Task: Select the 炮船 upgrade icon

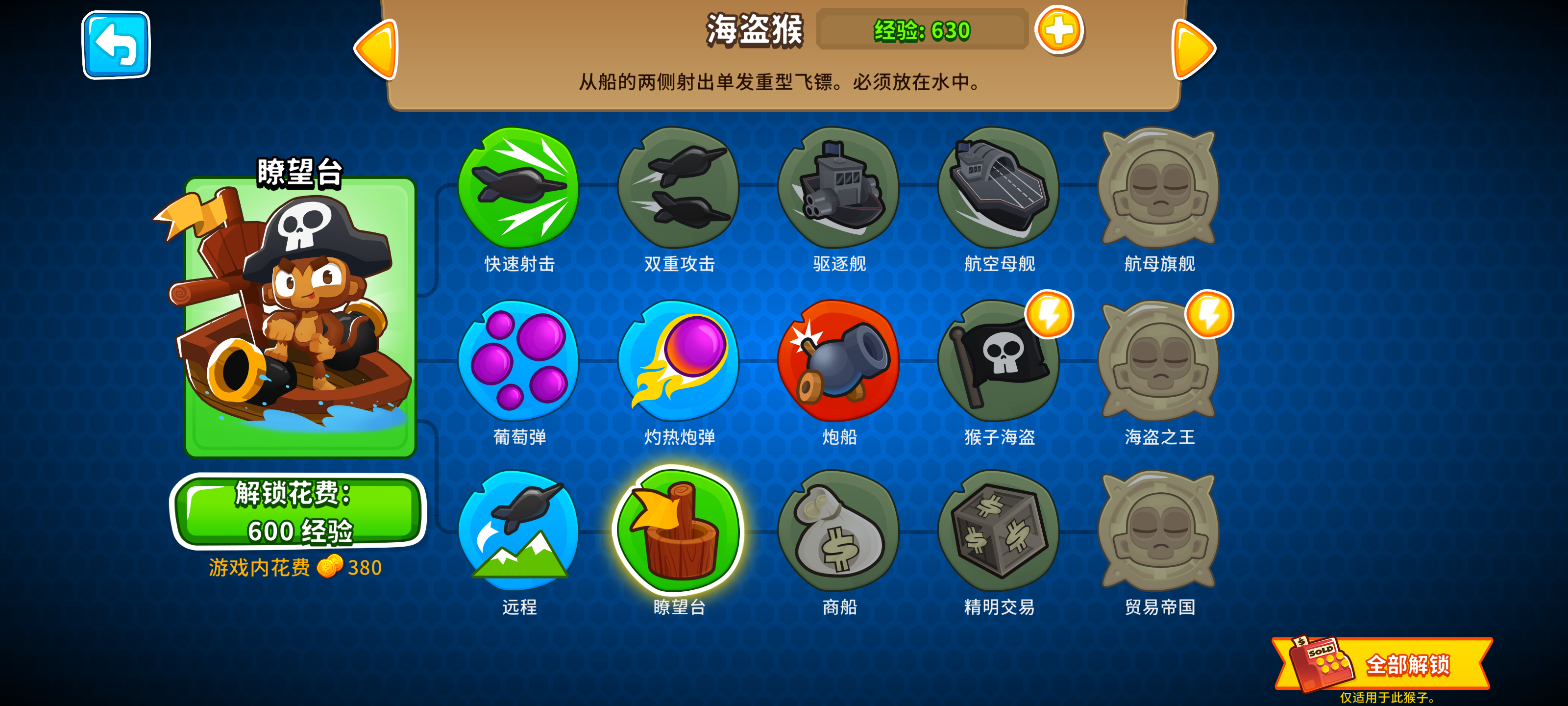Action: [x=840, y=362]
